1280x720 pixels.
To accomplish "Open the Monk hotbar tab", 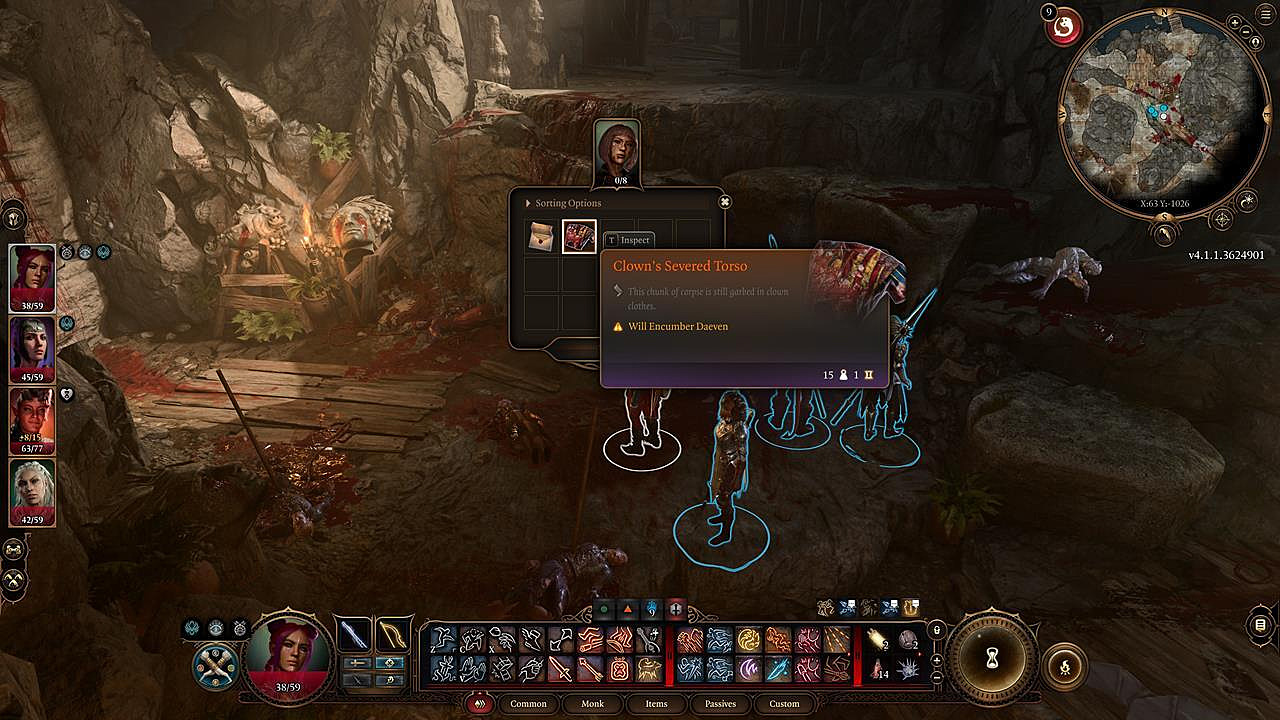I will pos(593,703).
